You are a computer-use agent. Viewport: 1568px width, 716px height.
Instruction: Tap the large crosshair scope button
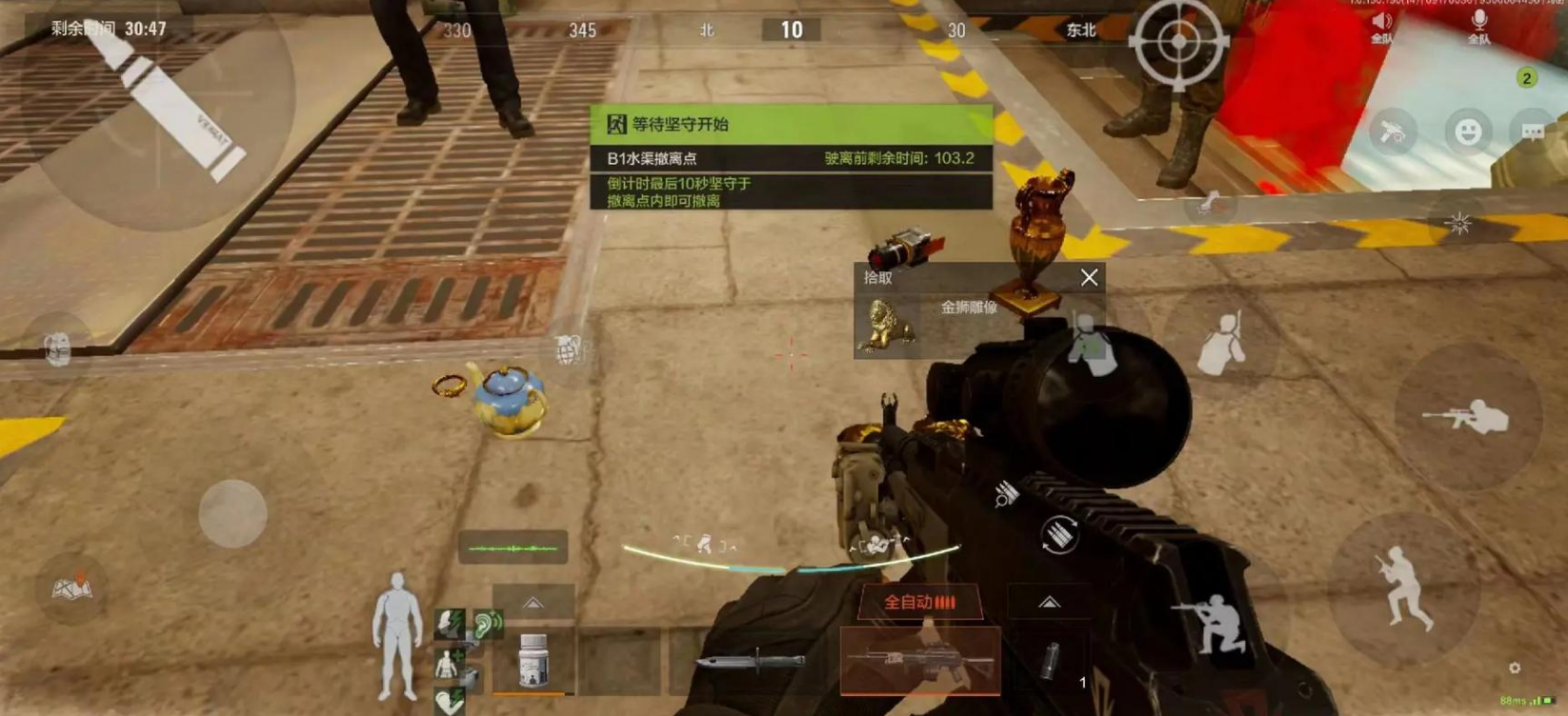click(x=1178, y=42)
